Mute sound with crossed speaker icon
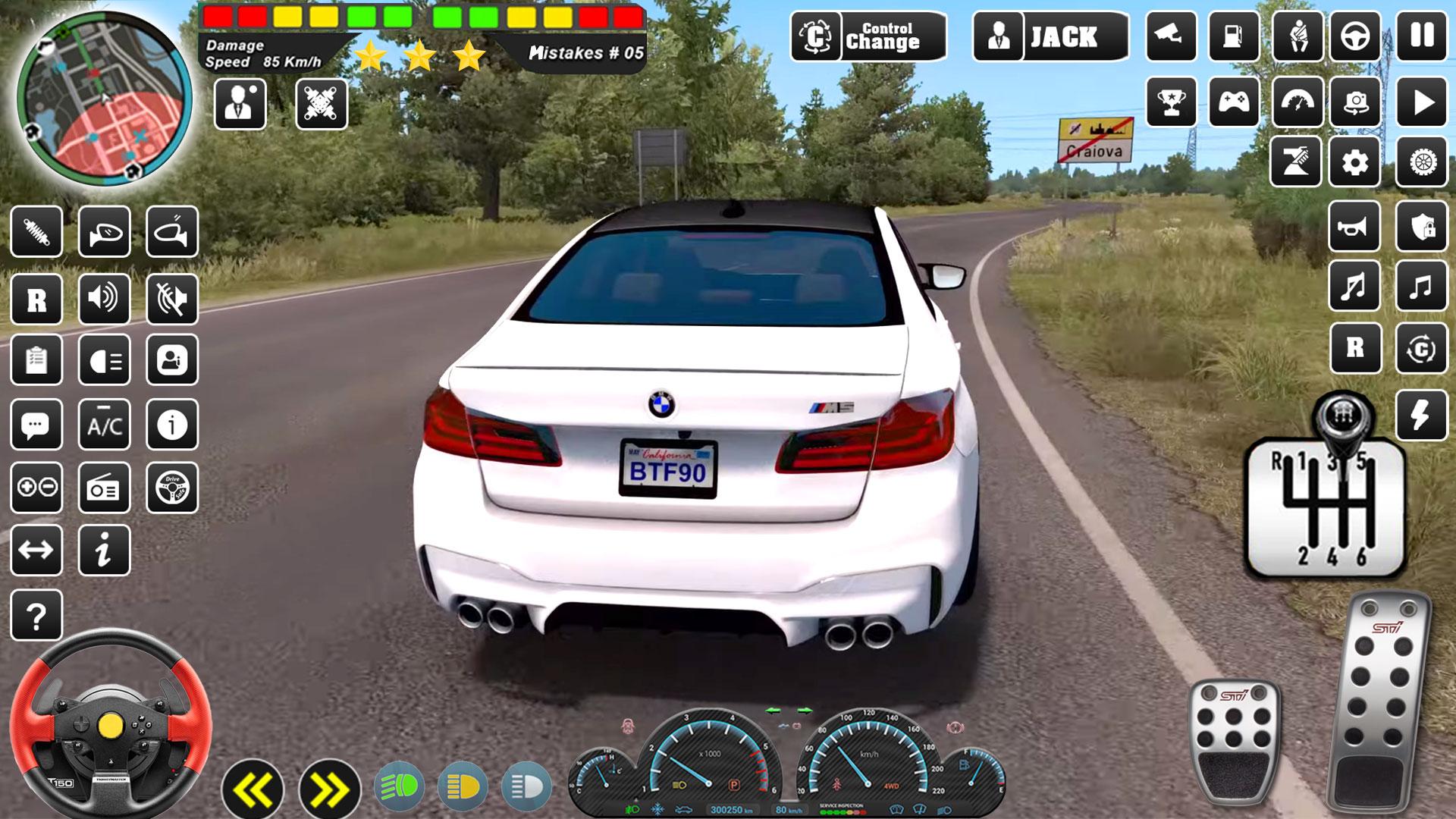1456x819 pixels. coord(172,300)
